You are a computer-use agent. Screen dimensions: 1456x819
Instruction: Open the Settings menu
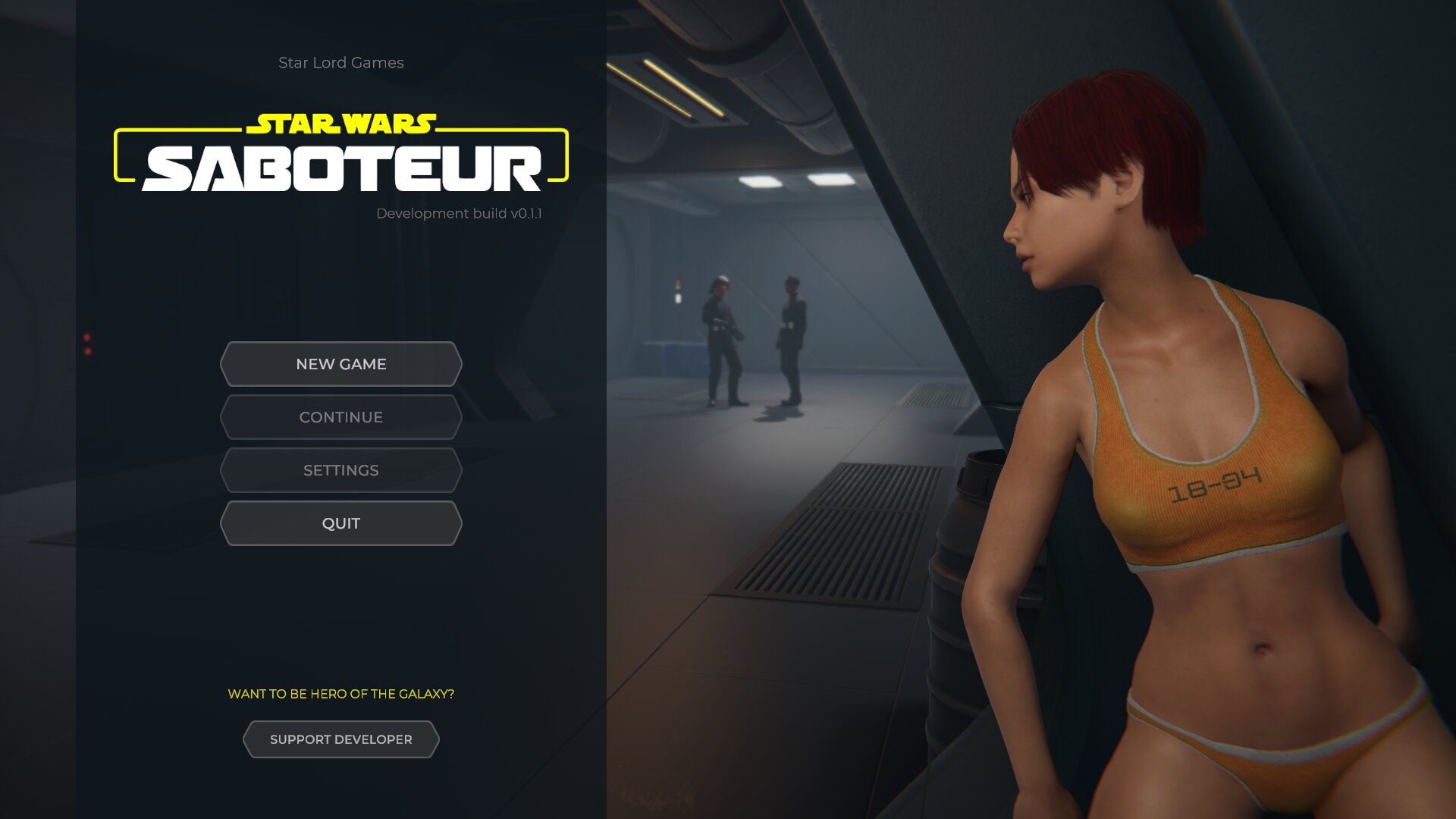pos(341,470)
